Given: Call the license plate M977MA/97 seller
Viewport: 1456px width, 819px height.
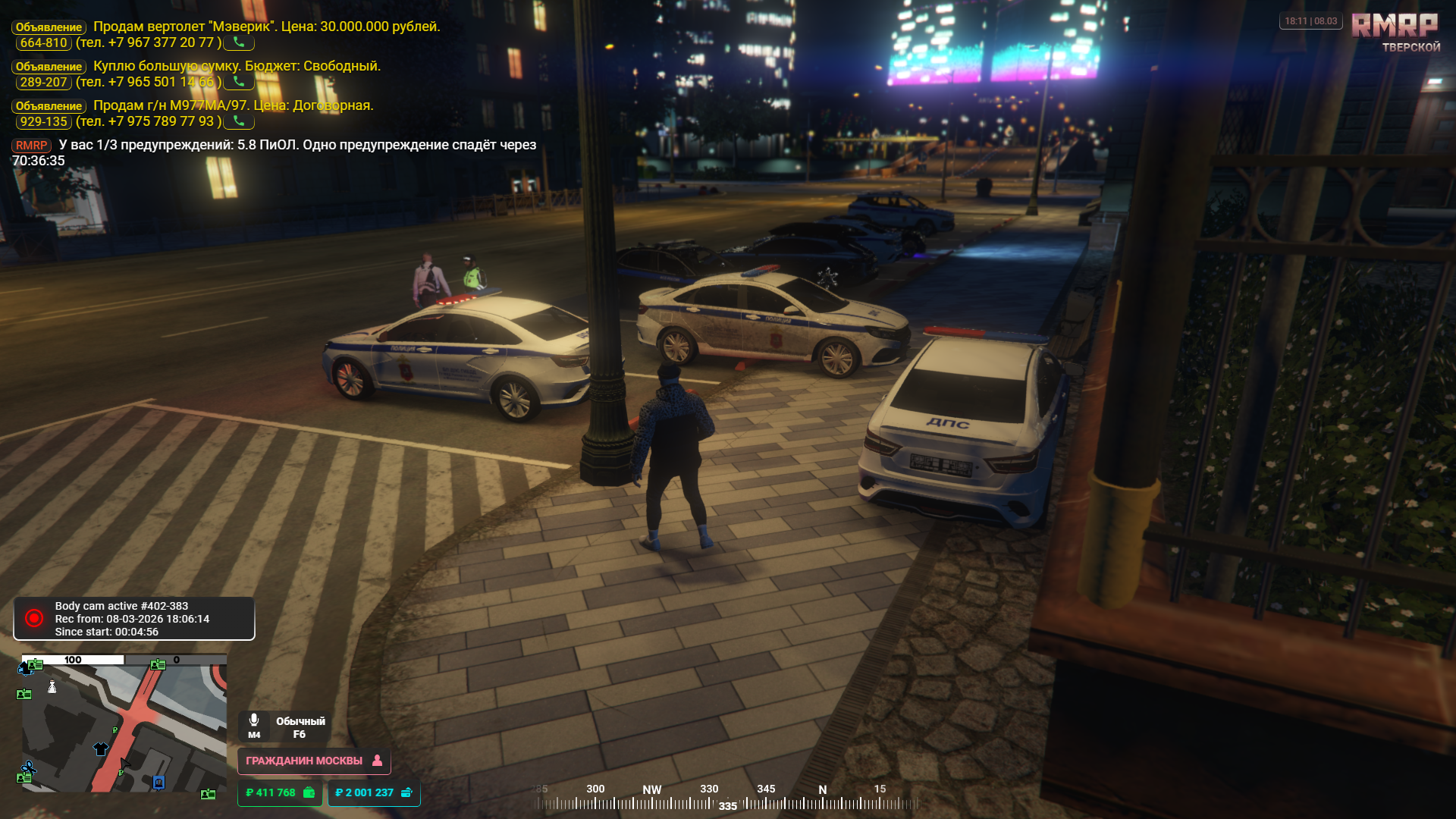Looking at the screenshot, I should tap(239, 121).
